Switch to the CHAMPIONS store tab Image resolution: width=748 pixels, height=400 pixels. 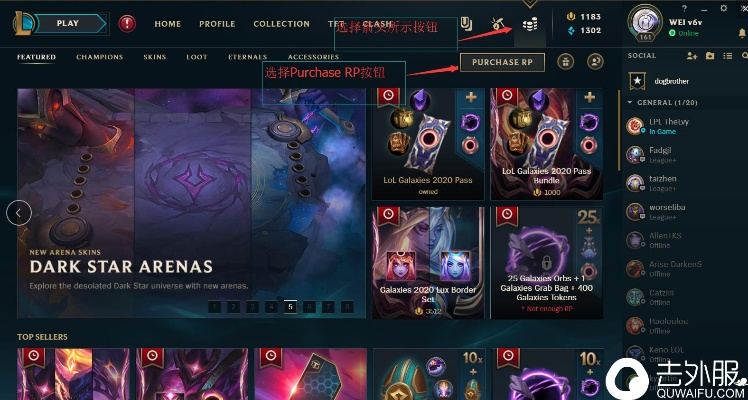(x=100, y=57)
